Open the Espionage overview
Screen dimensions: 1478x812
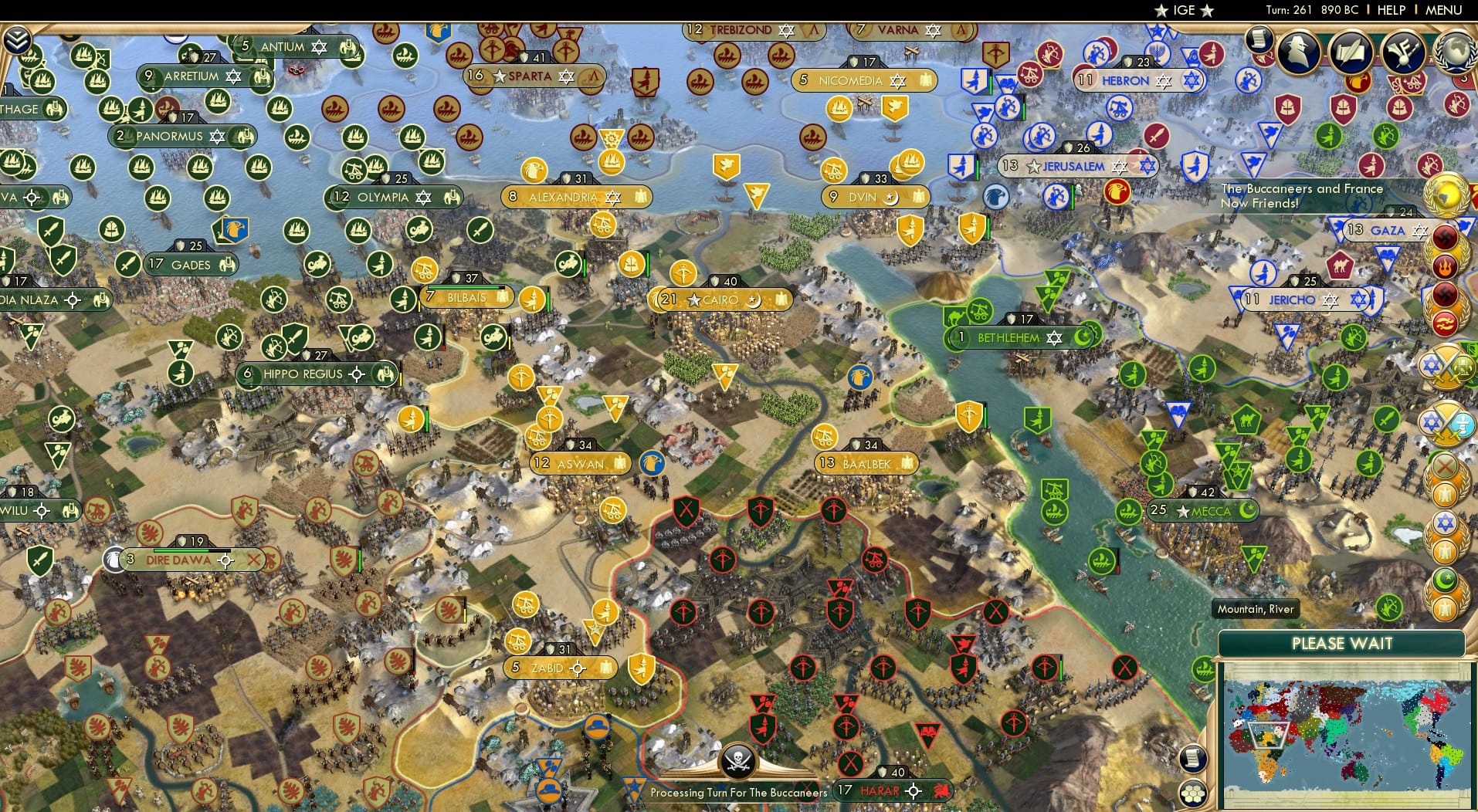click(1297, 49)
